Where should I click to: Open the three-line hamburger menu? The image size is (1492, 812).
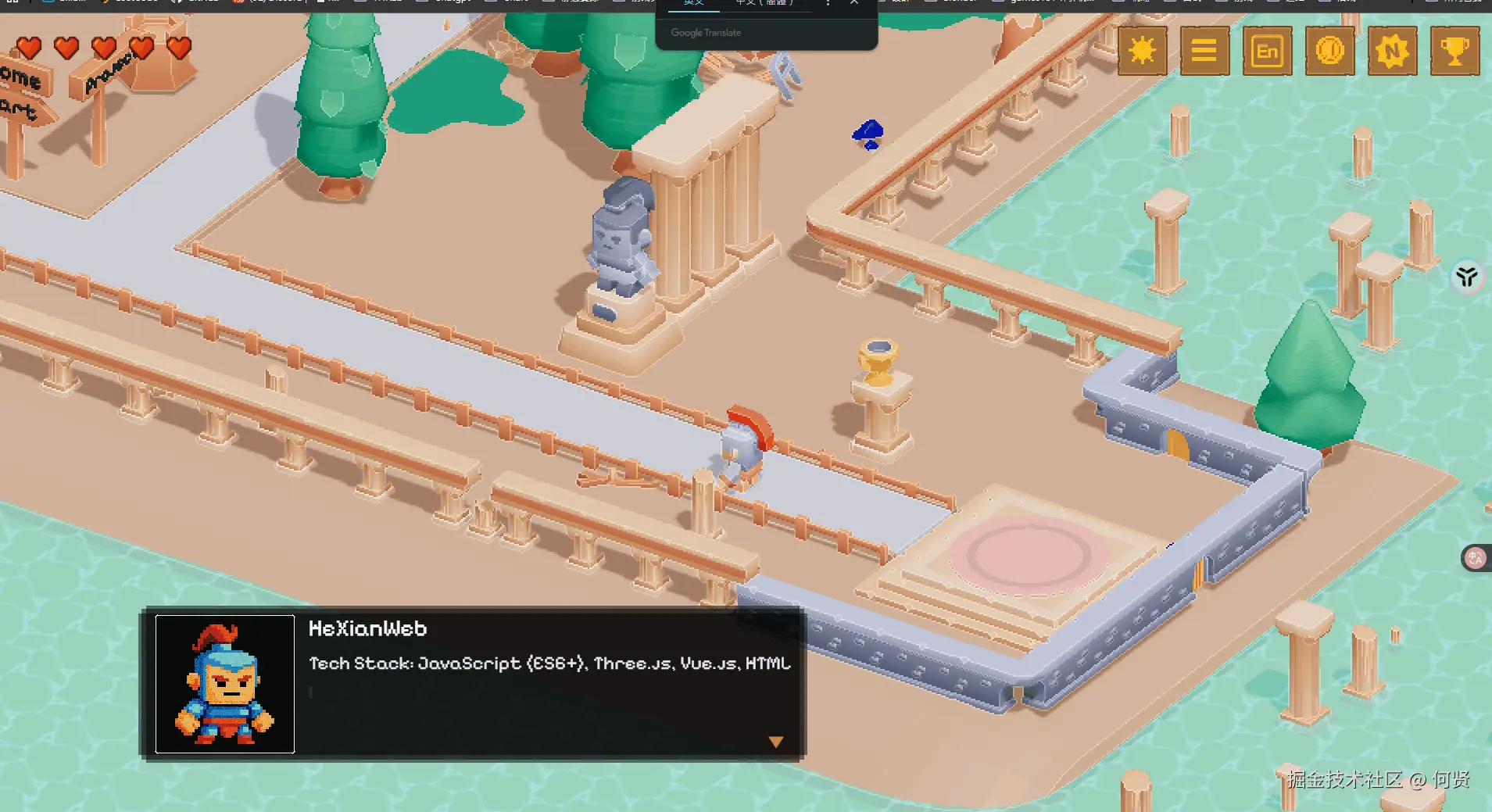(x=1204, y=52)
